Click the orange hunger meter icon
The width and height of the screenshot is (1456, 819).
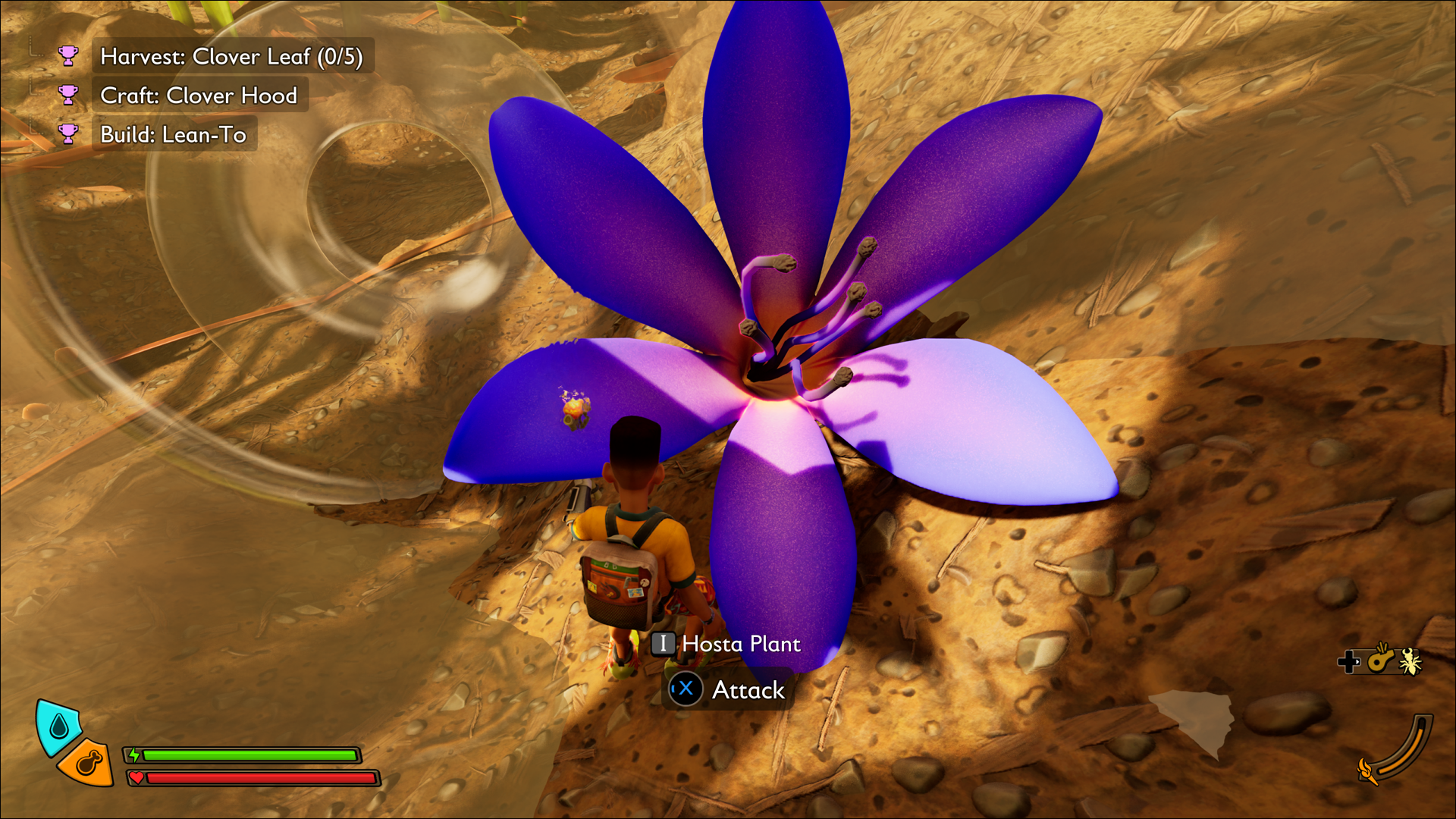[88, 762]
